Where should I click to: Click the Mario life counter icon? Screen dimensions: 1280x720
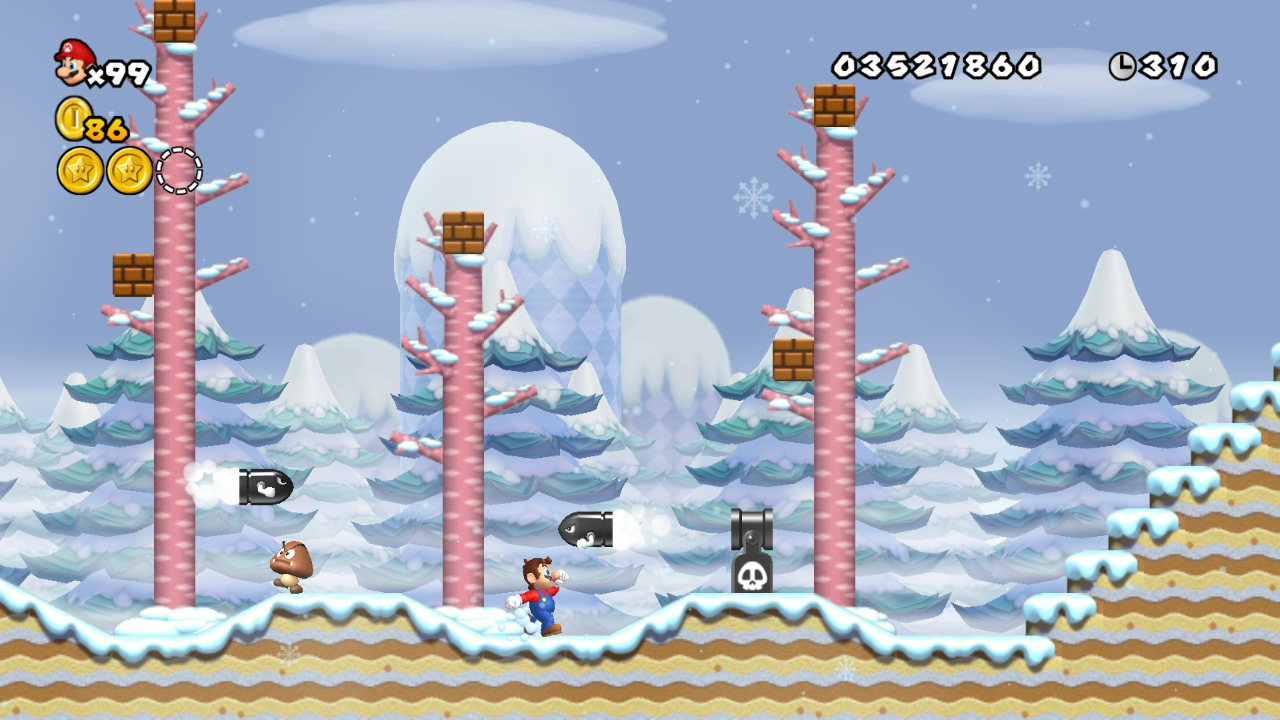tap(70, 62)
